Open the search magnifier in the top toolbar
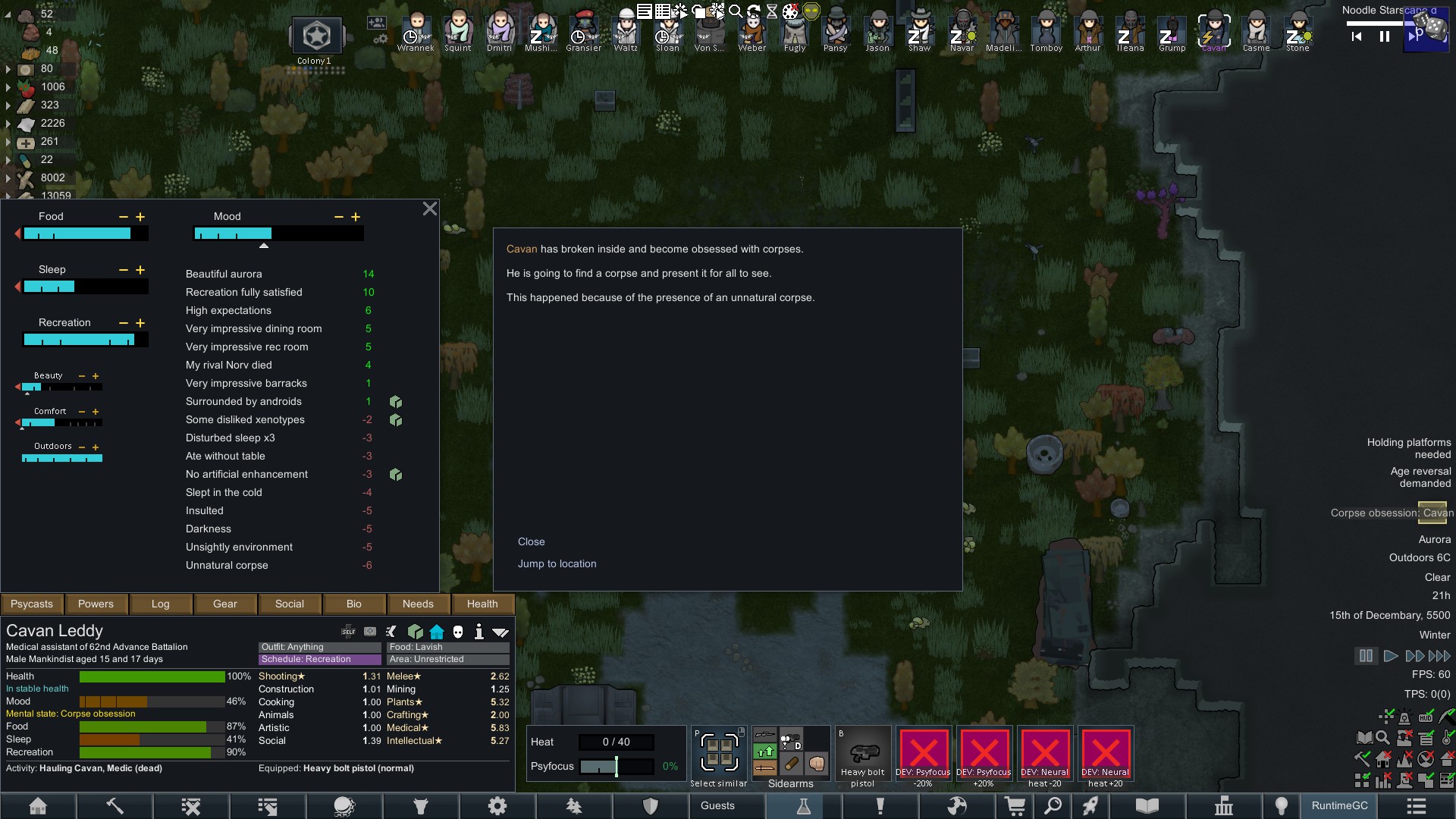This screenshot has width=1456, height=819. (x=736, y=11)
